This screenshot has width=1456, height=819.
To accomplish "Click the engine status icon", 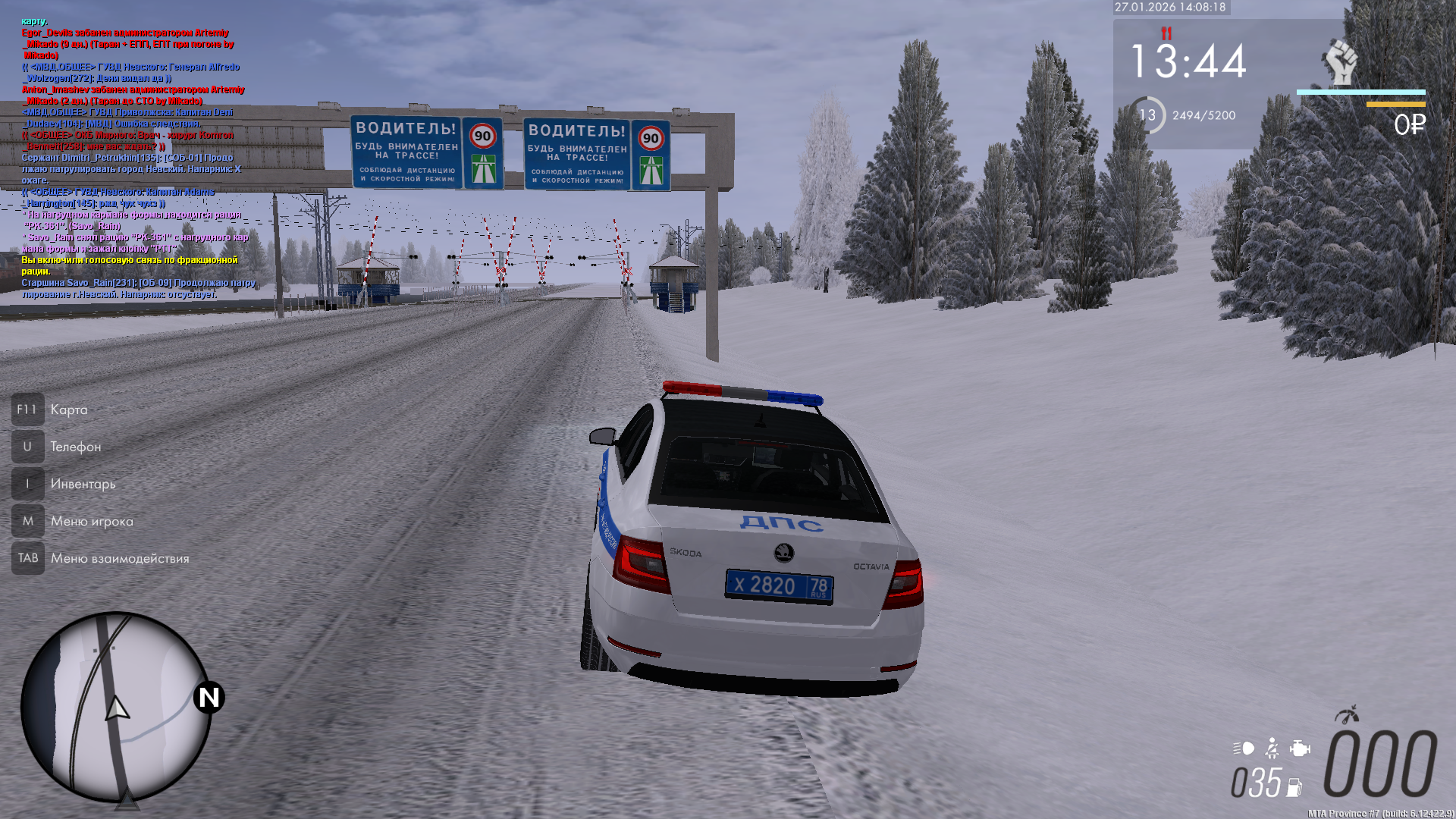I will [x=1300, y=748].
